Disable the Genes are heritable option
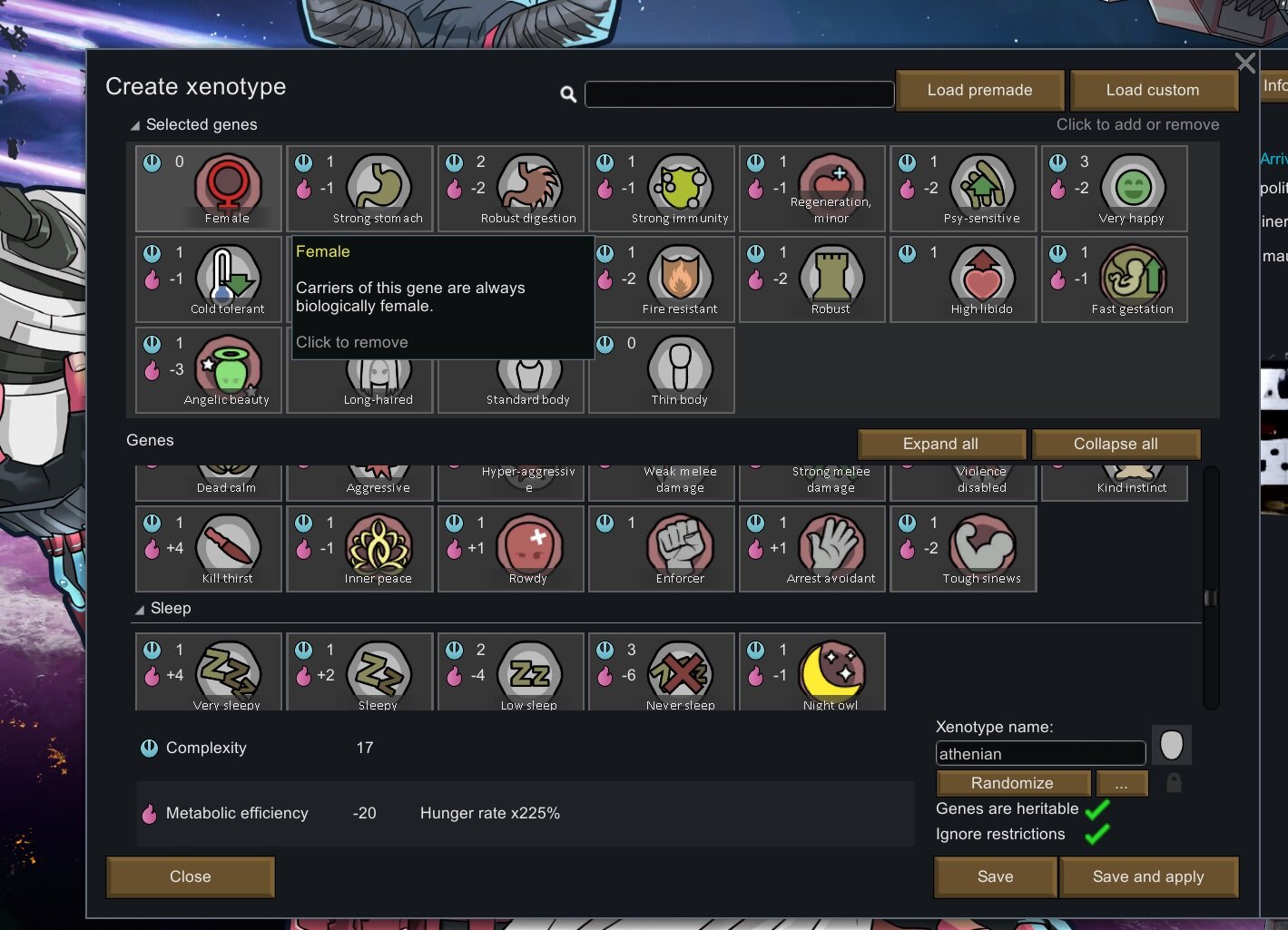This screenshot has height=930, width=1288. (1096, 808)
